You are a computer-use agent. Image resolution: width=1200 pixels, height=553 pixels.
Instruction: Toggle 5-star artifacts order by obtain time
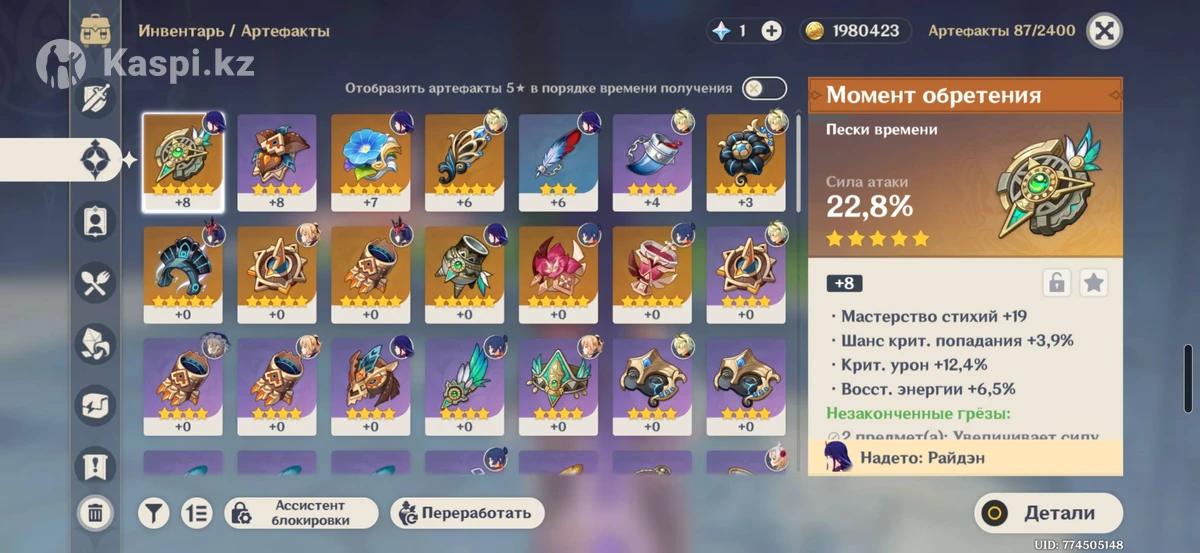point(764,88)
